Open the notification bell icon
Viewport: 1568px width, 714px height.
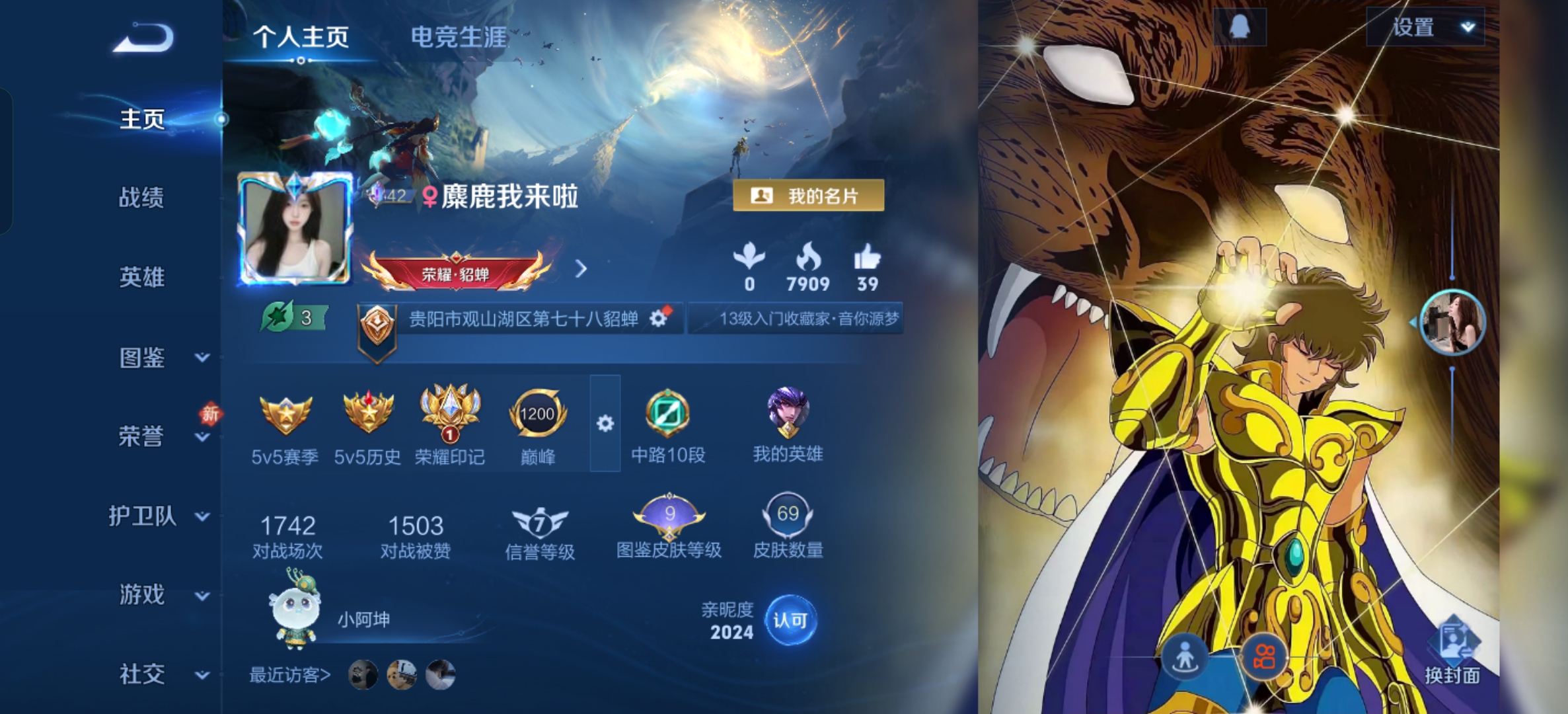[x=1240, y=27]
